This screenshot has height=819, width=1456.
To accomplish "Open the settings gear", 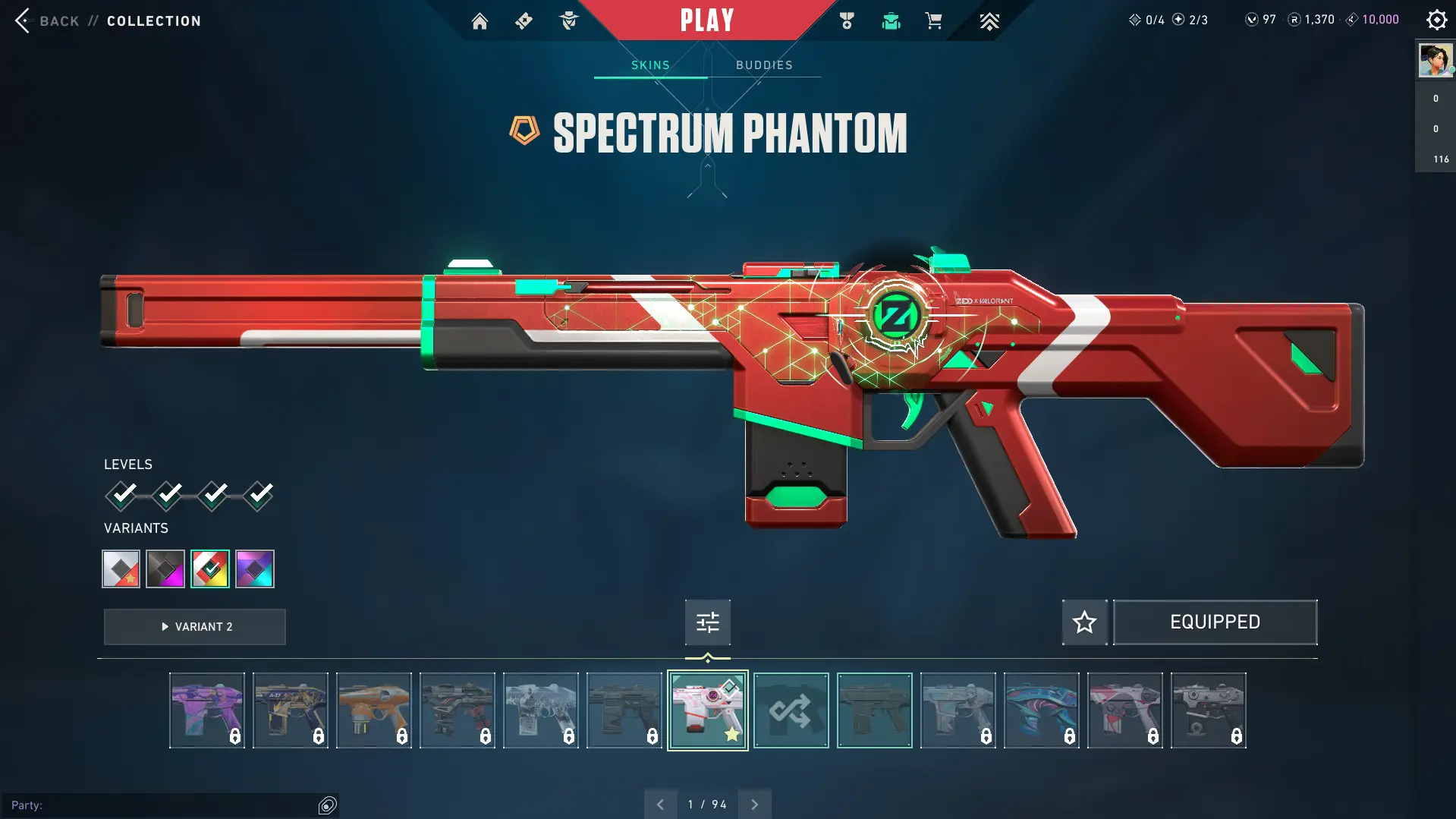I will coord(1436,20).
